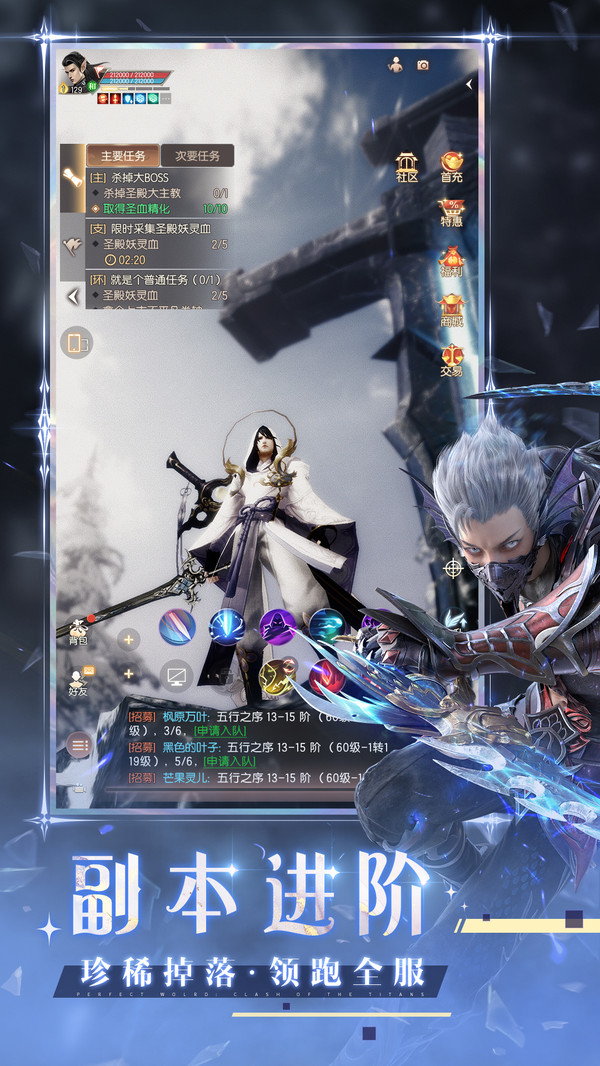
Task: Open the 社区 community icon
Action: pos(407,165)
